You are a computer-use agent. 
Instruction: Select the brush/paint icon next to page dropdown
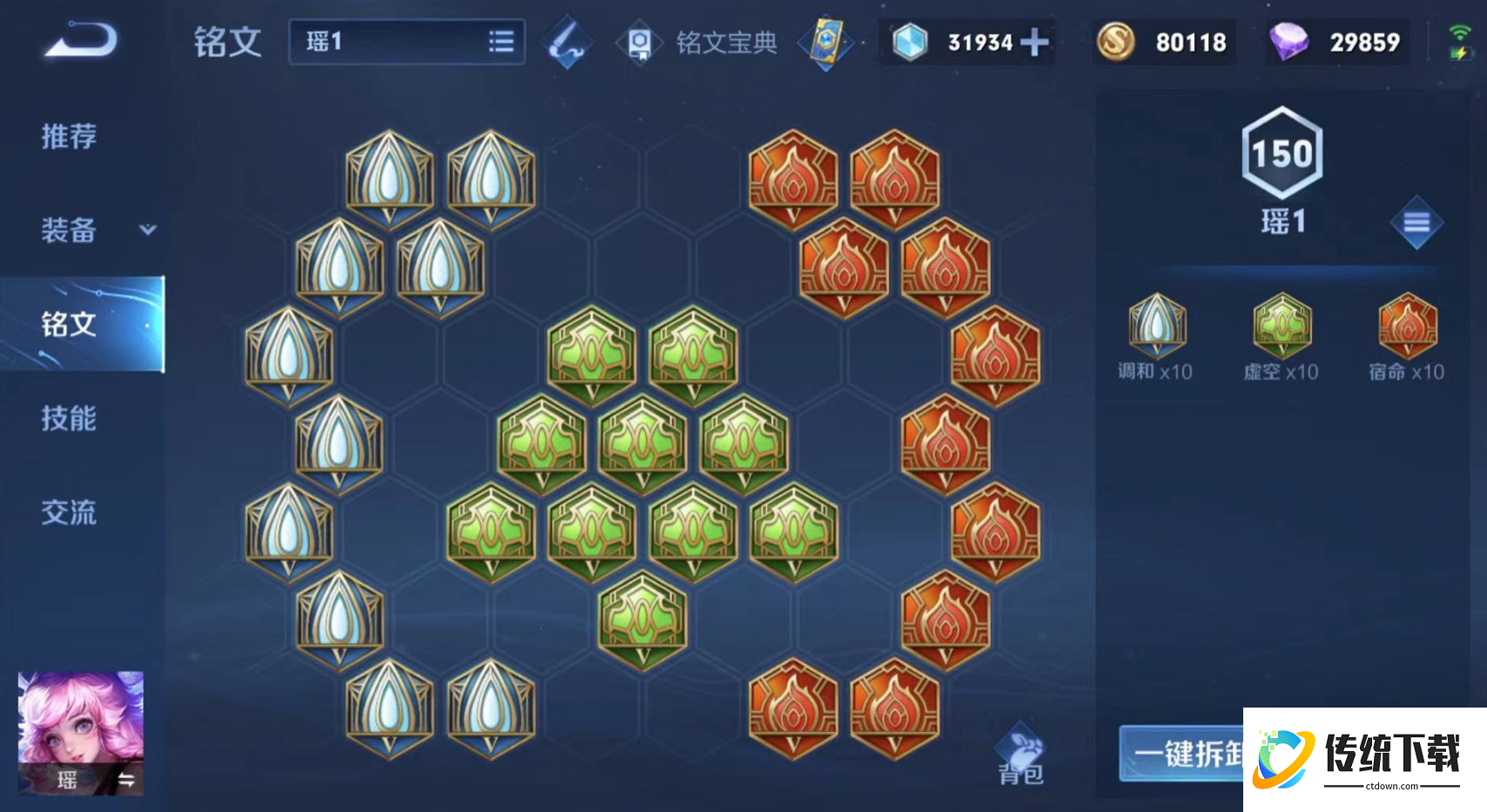[567, 41]
